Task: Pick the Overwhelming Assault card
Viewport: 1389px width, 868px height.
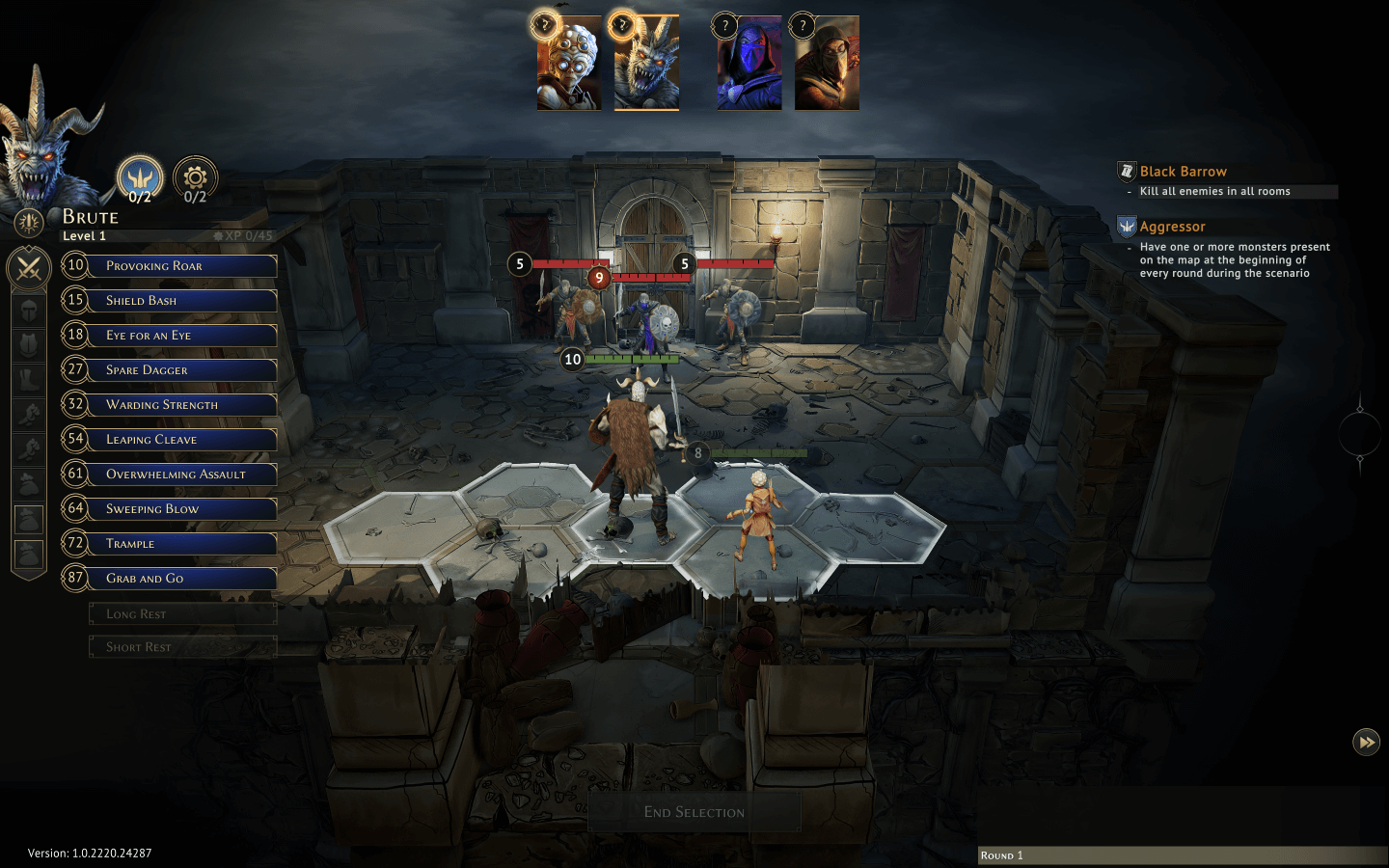Action: click(183, 475)
